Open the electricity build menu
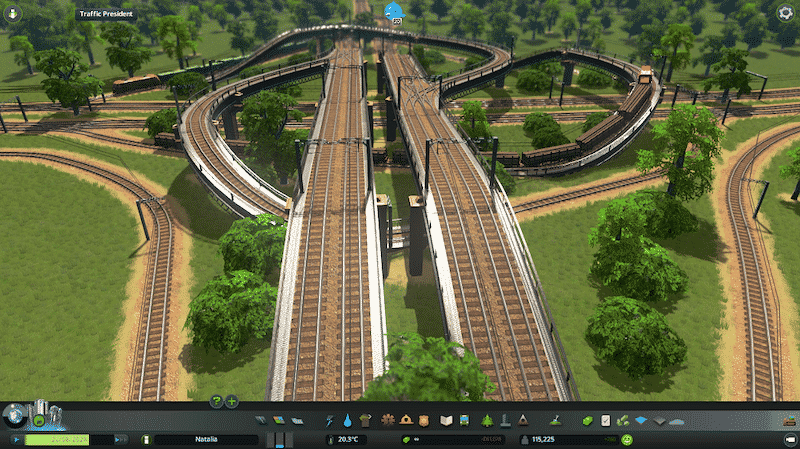This screenshot has height=449, width=800. [328, 420]
